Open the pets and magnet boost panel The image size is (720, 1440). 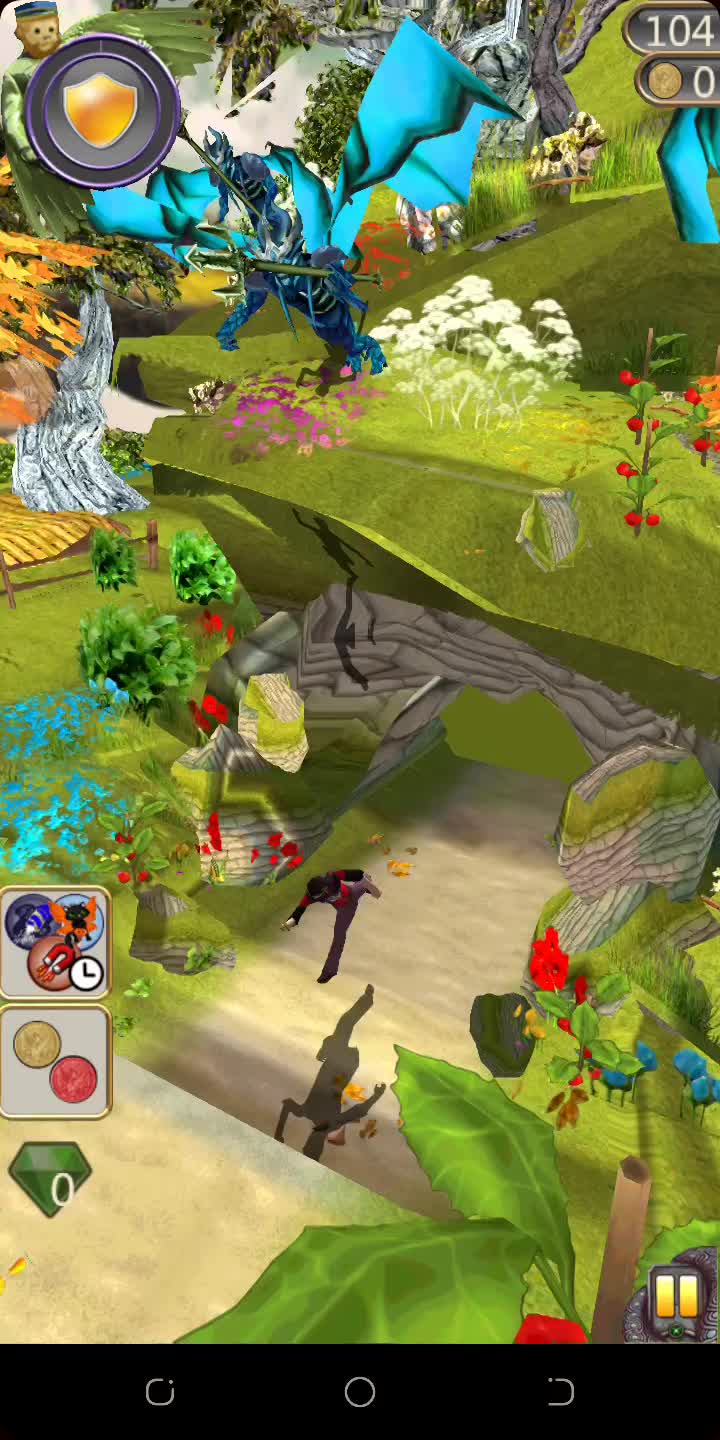click(x=56, y=943)
